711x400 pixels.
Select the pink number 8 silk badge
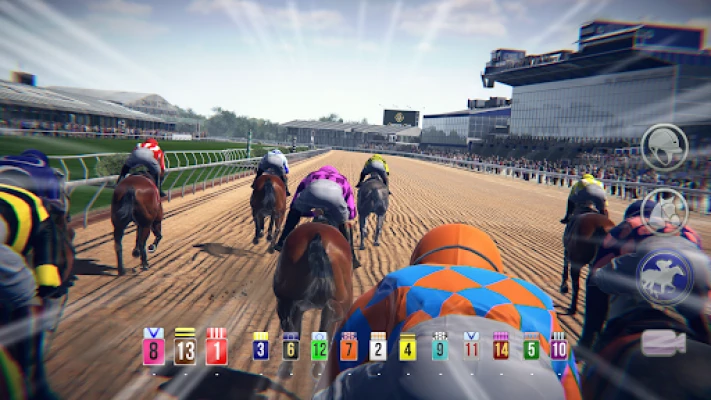pos(153,347)
